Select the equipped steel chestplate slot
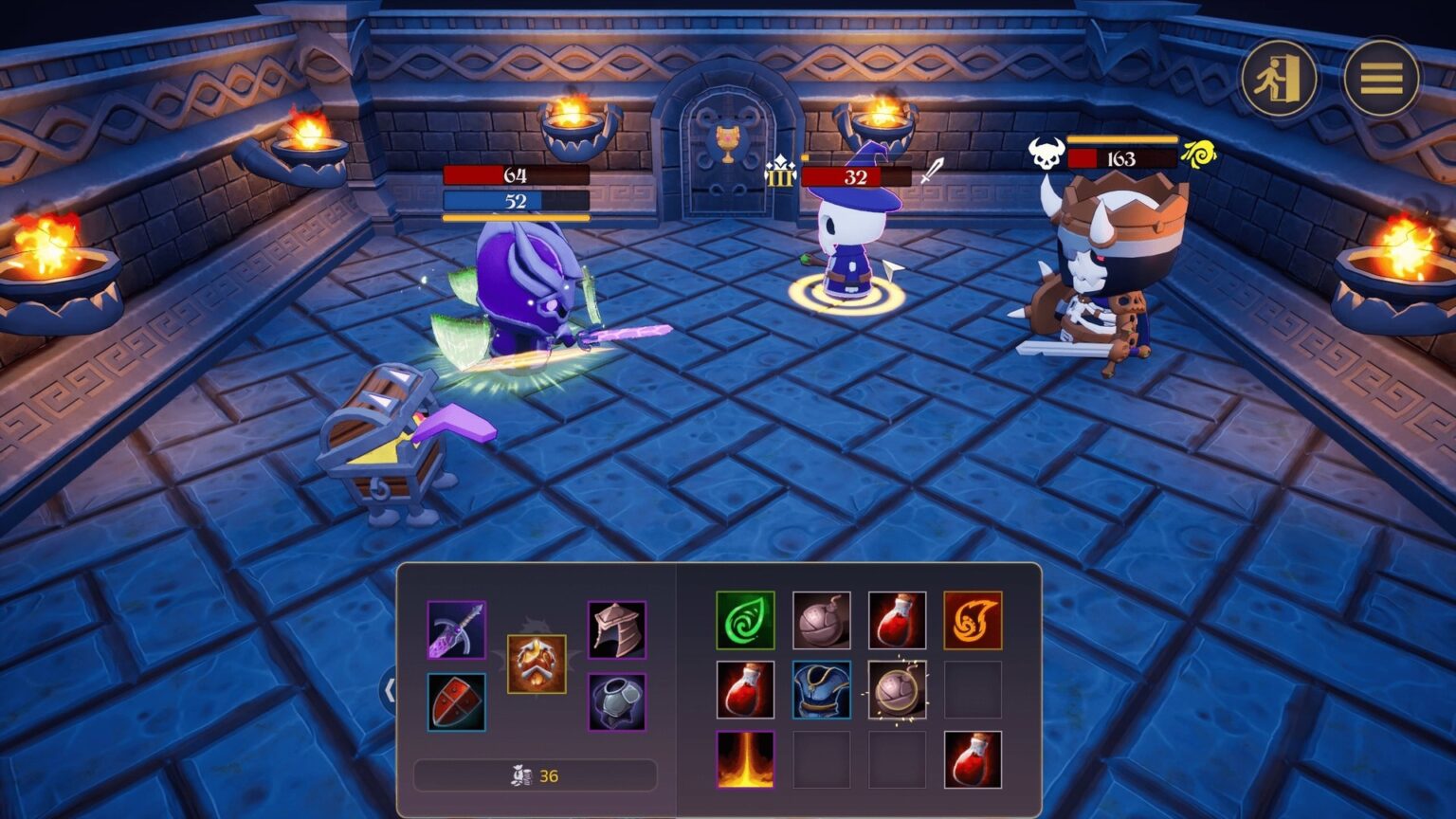Viewport: 1456px width, 819px height. pos(616,701)
